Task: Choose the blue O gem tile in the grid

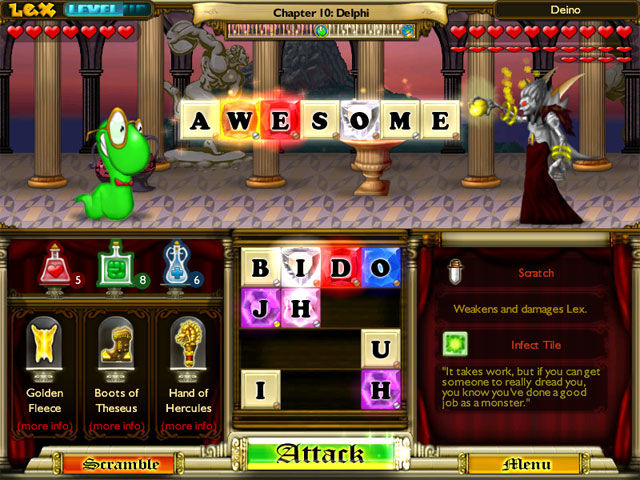Action: [381, 268]
